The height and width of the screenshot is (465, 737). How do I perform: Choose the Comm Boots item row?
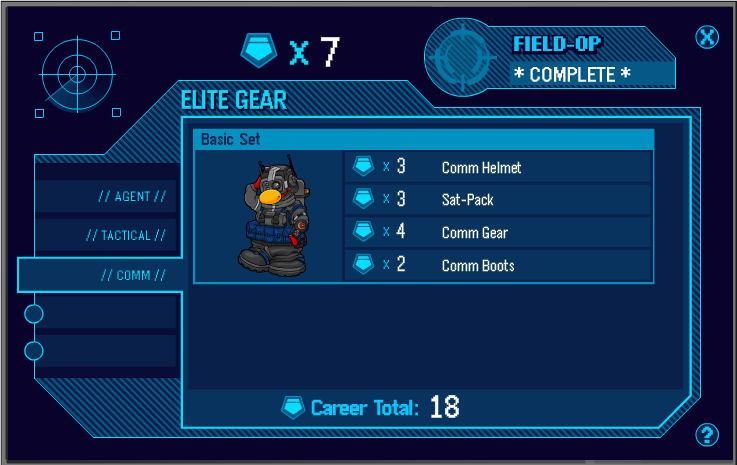pos(498,266)
